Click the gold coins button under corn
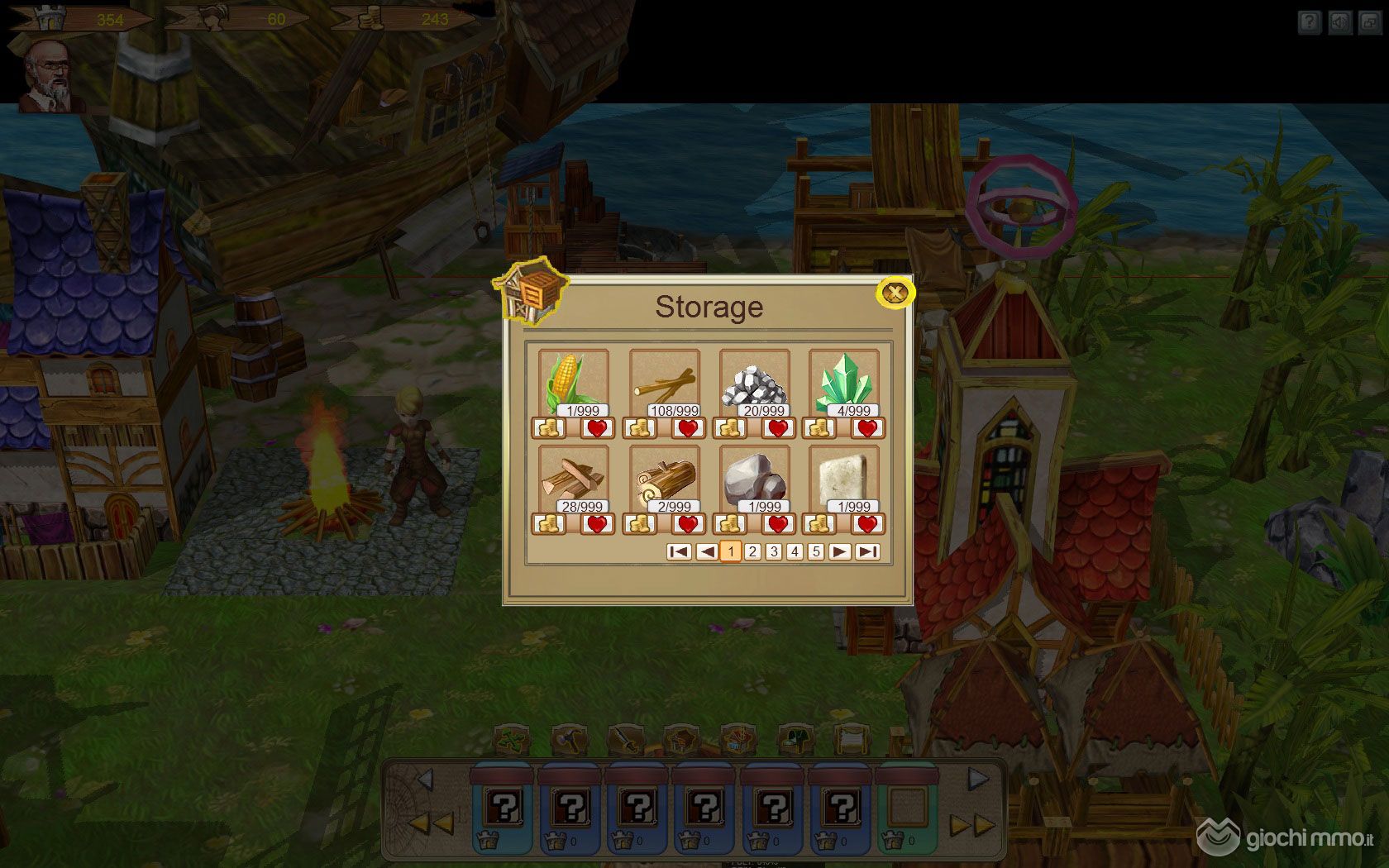This screenshot has height=868, width=1389. [x=550, y=428]
